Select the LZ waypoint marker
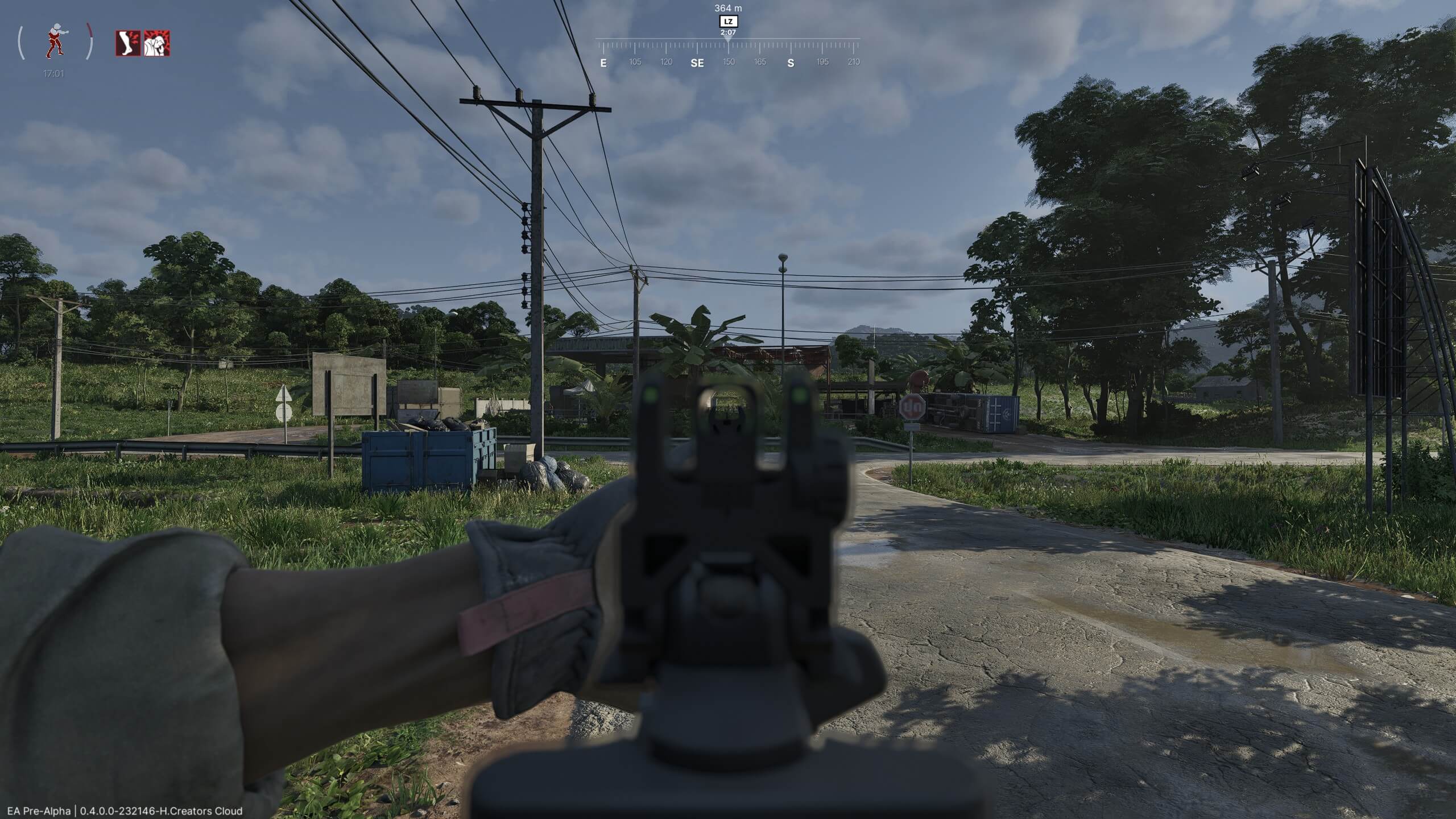Image resolution: width=1456 pixels, height=819 pixels. point(728,21)
